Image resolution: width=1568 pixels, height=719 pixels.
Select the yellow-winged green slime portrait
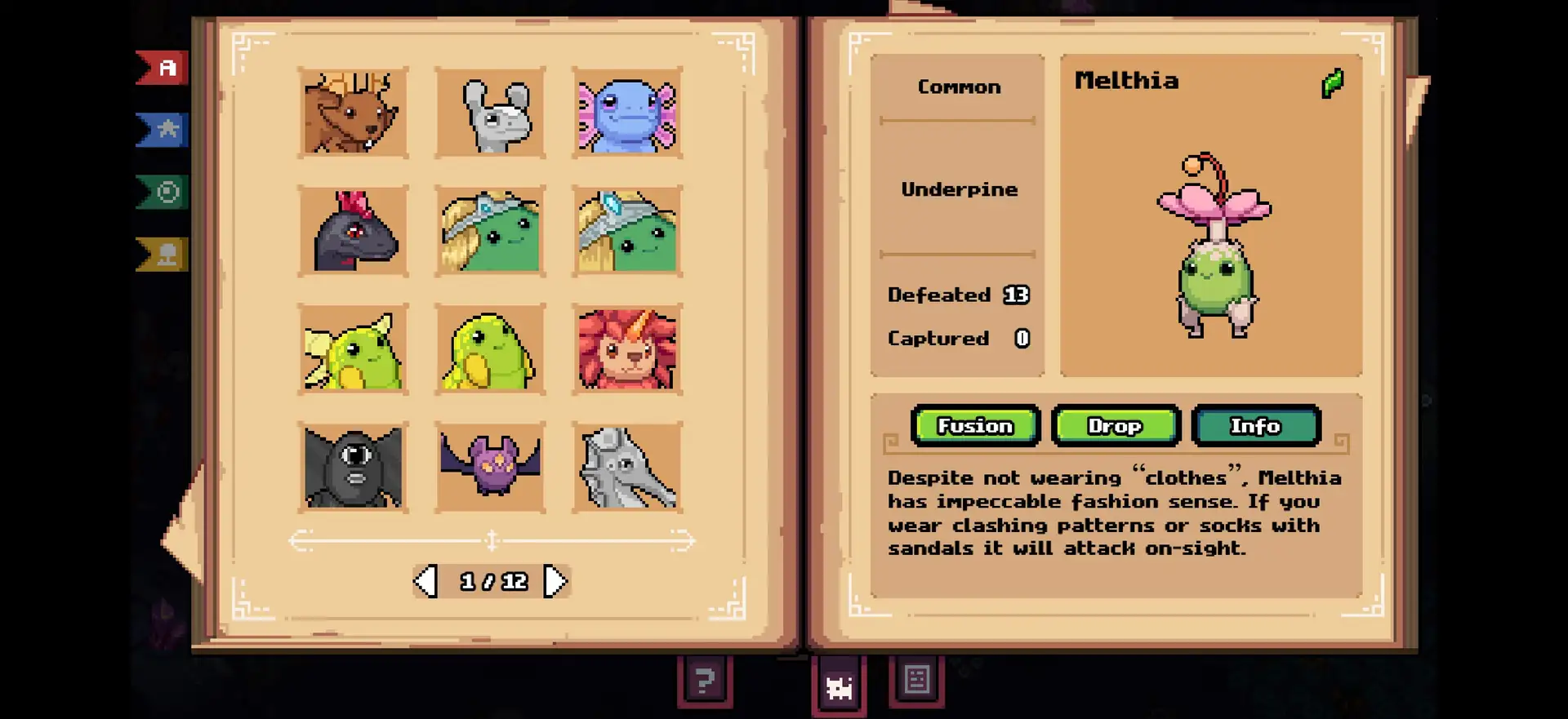pyautogui.click(x=353, y=349)
